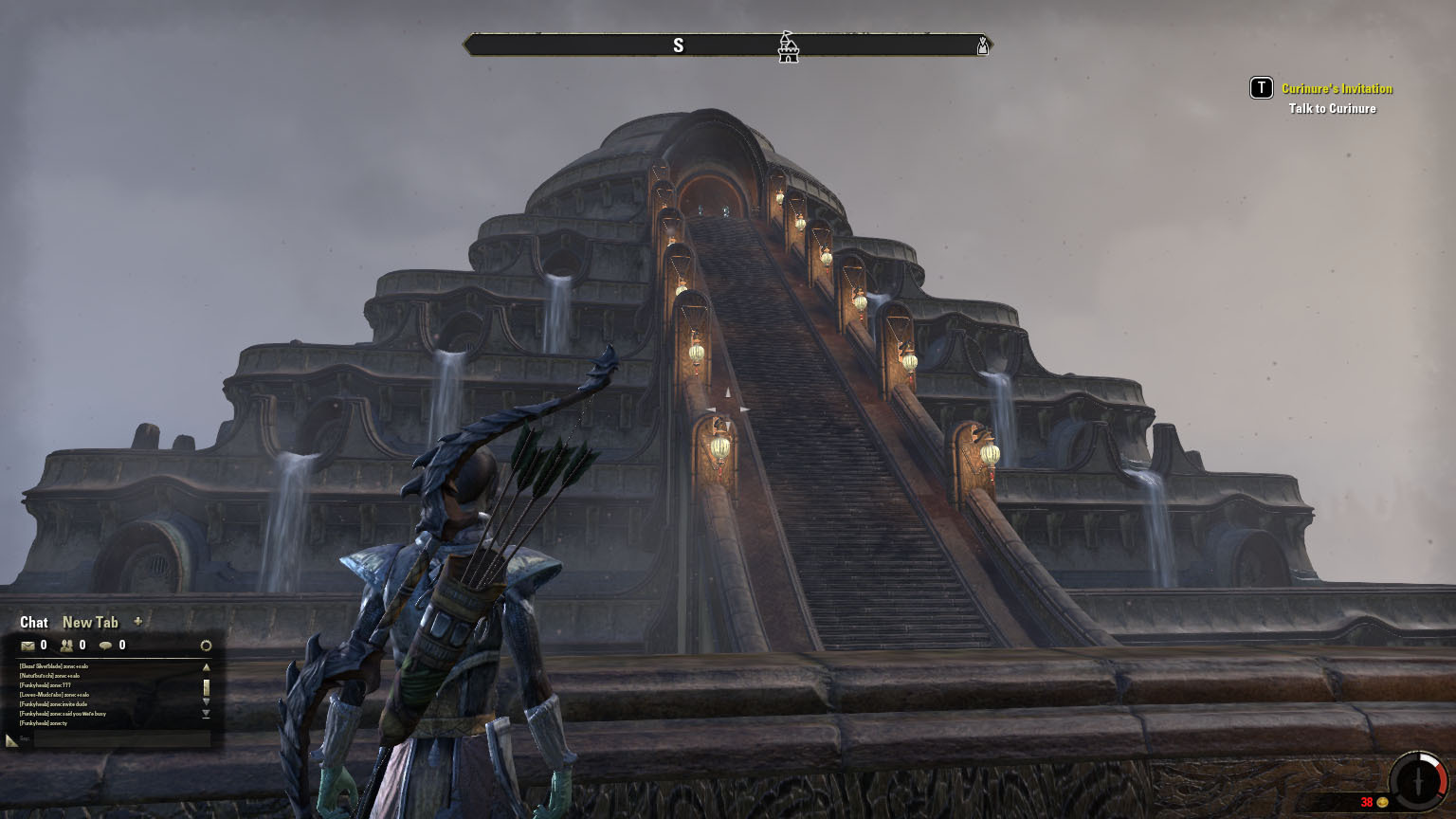Open the friends list icon in chat
Screen dimensions: 1456x819
click(66, 646)
